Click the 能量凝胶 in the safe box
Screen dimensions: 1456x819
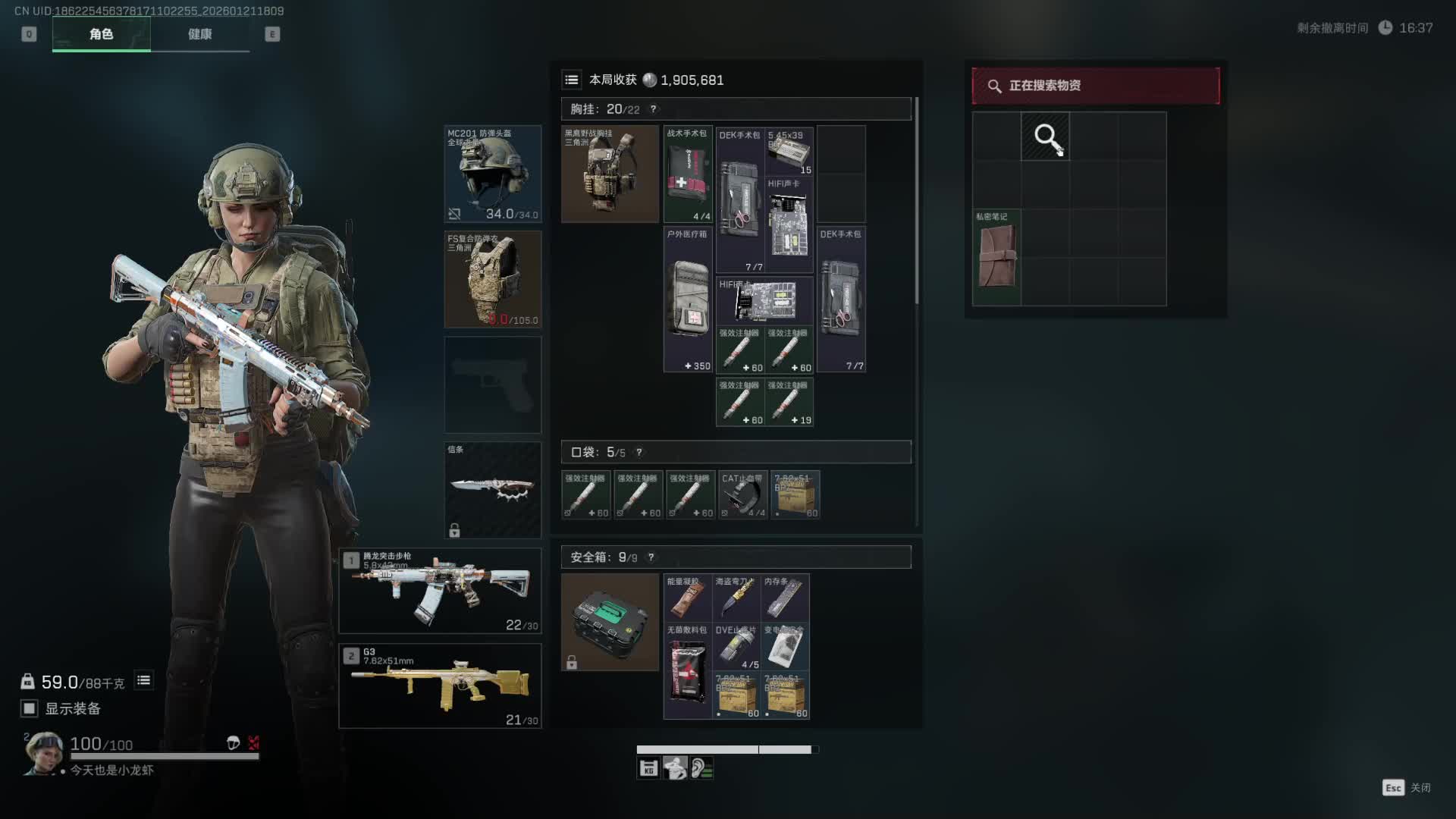tap(687, 598)
